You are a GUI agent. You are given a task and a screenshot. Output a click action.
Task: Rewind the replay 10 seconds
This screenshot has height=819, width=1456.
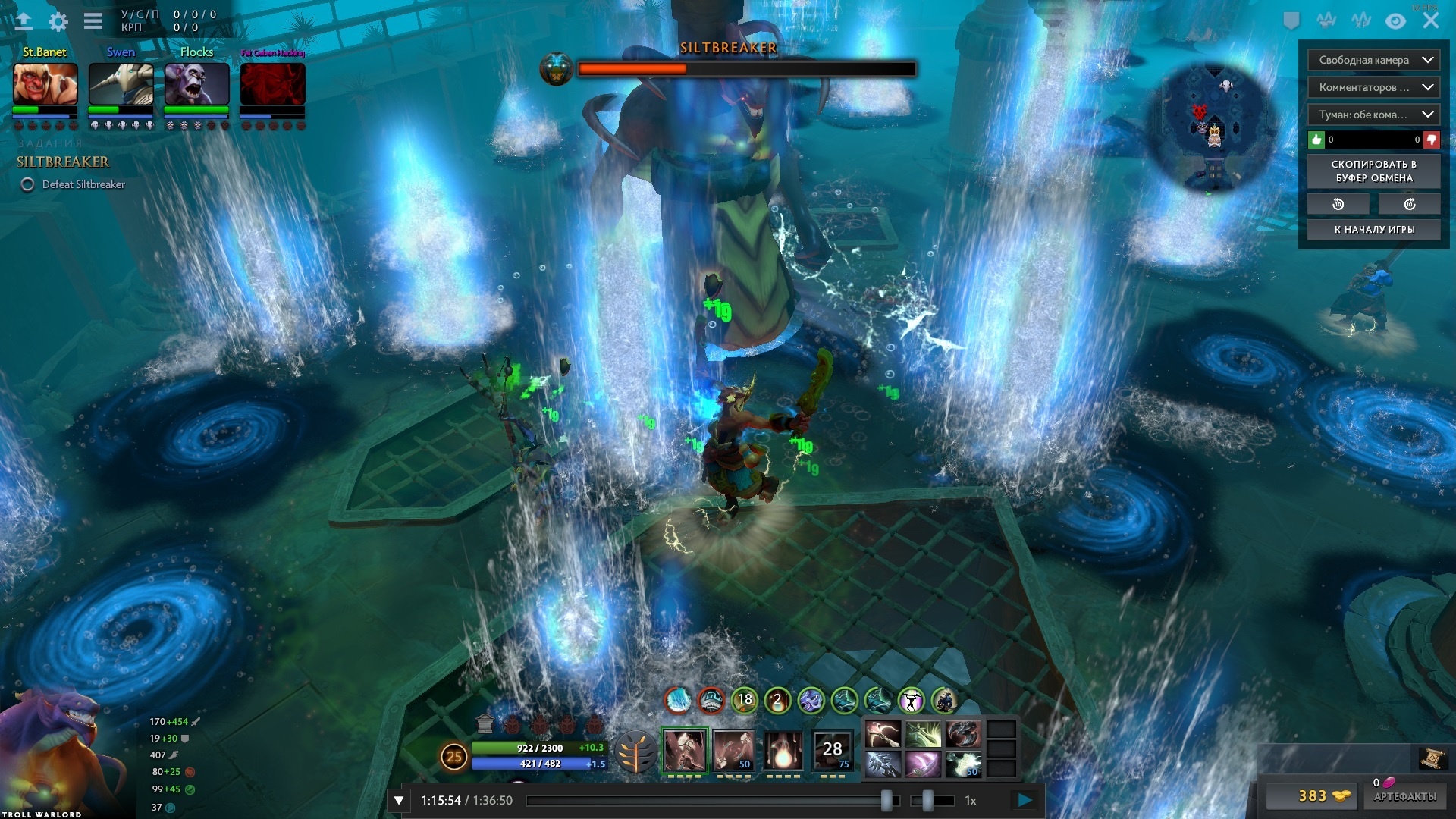pos(1338,204)
